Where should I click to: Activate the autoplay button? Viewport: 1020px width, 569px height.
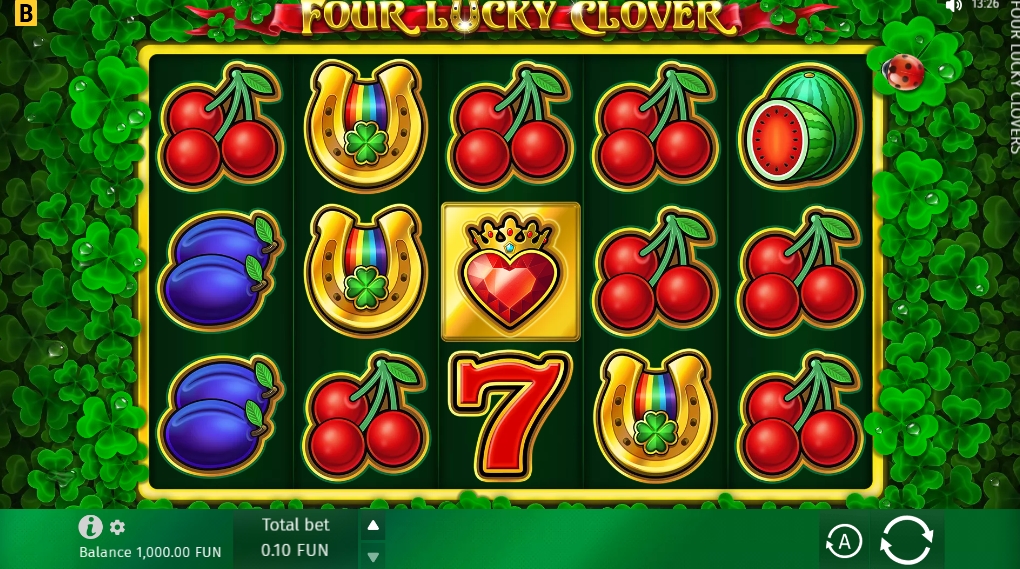[x=844, y=542]
